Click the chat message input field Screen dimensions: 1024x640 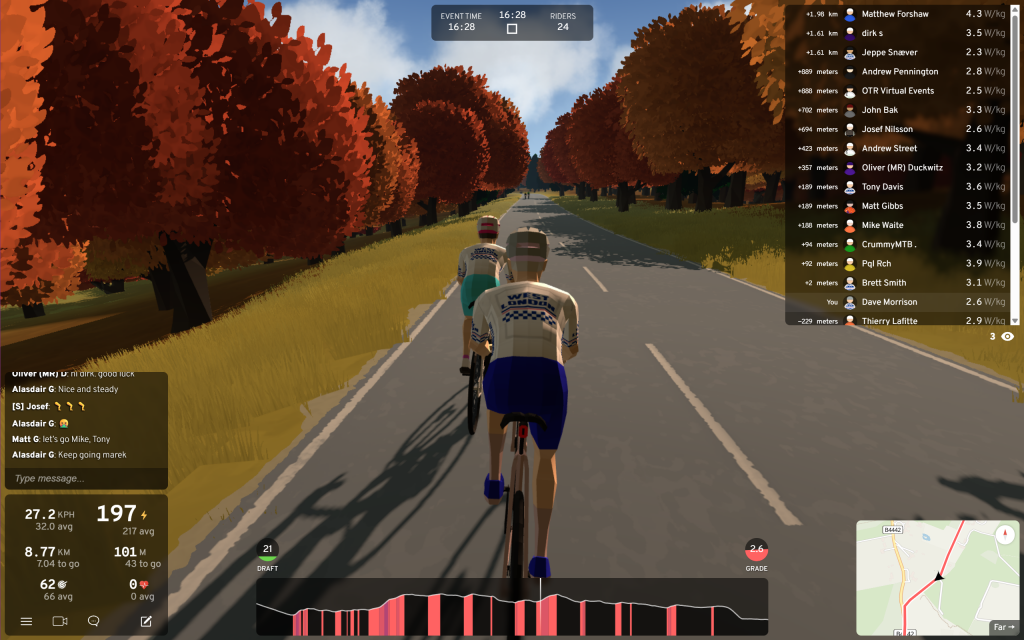(x=85, y=478)
